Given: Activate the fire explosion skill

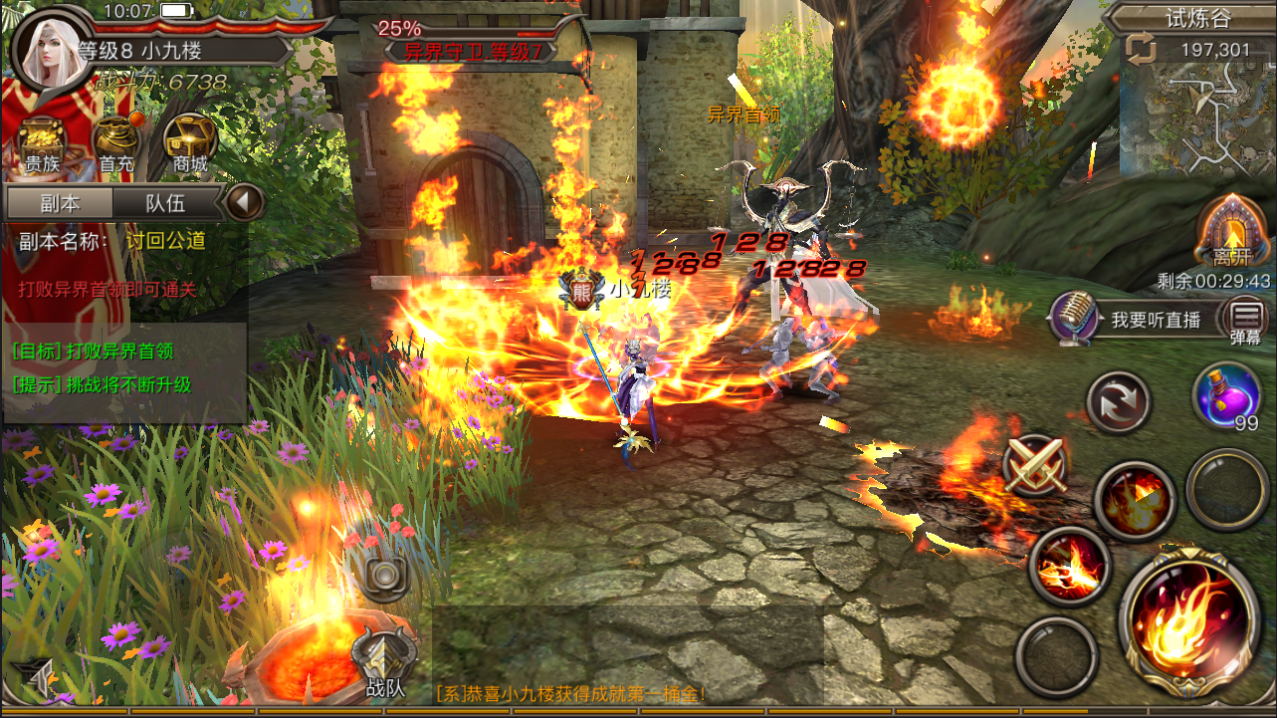Looking at the screenshot, I should pyautogui.click(x=1134, y=499).
